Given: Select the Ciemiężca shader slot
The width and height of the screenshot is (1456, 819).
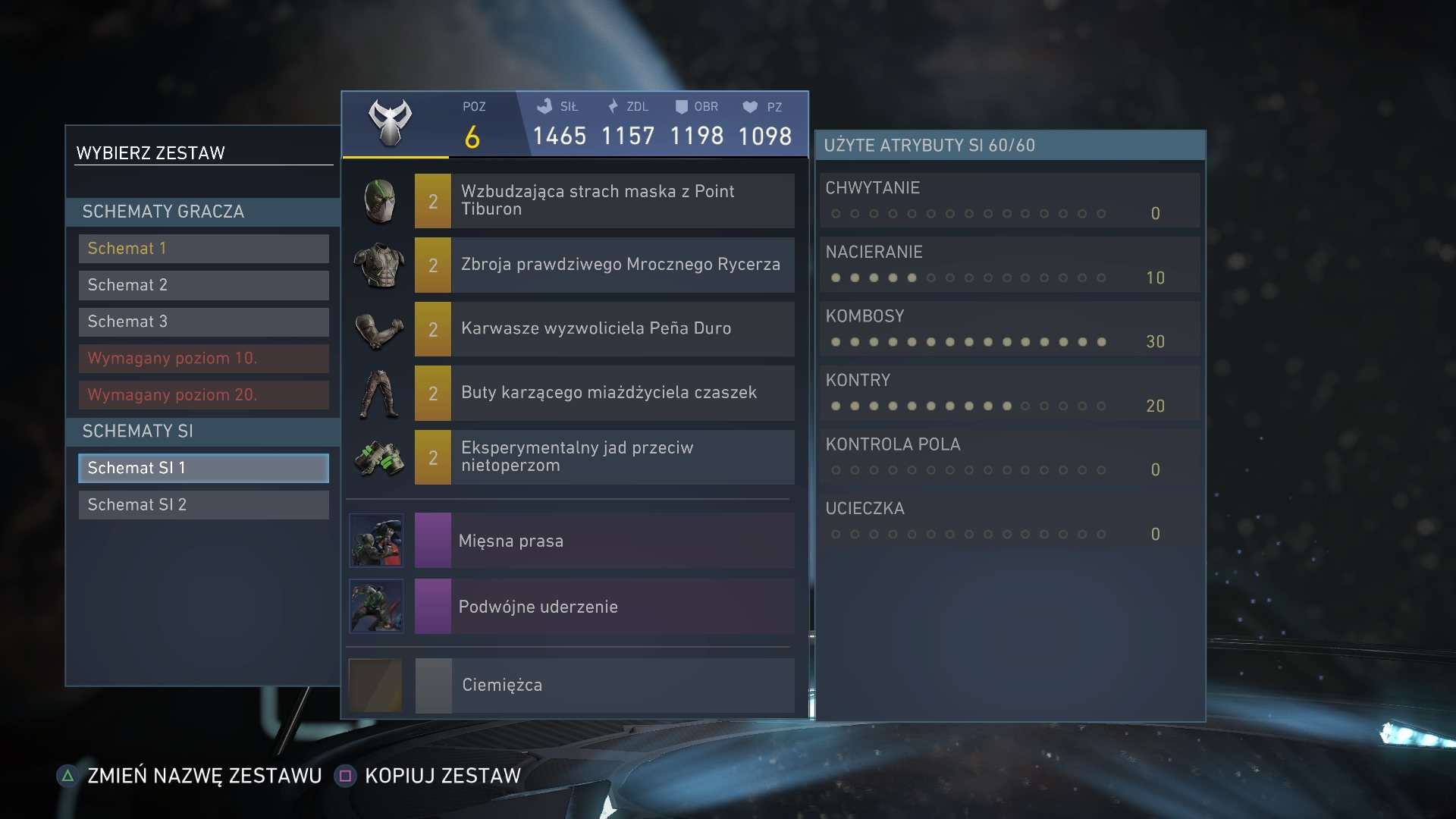Looking at the screenshot, I should pyautogui.click(x=376, y=685).
